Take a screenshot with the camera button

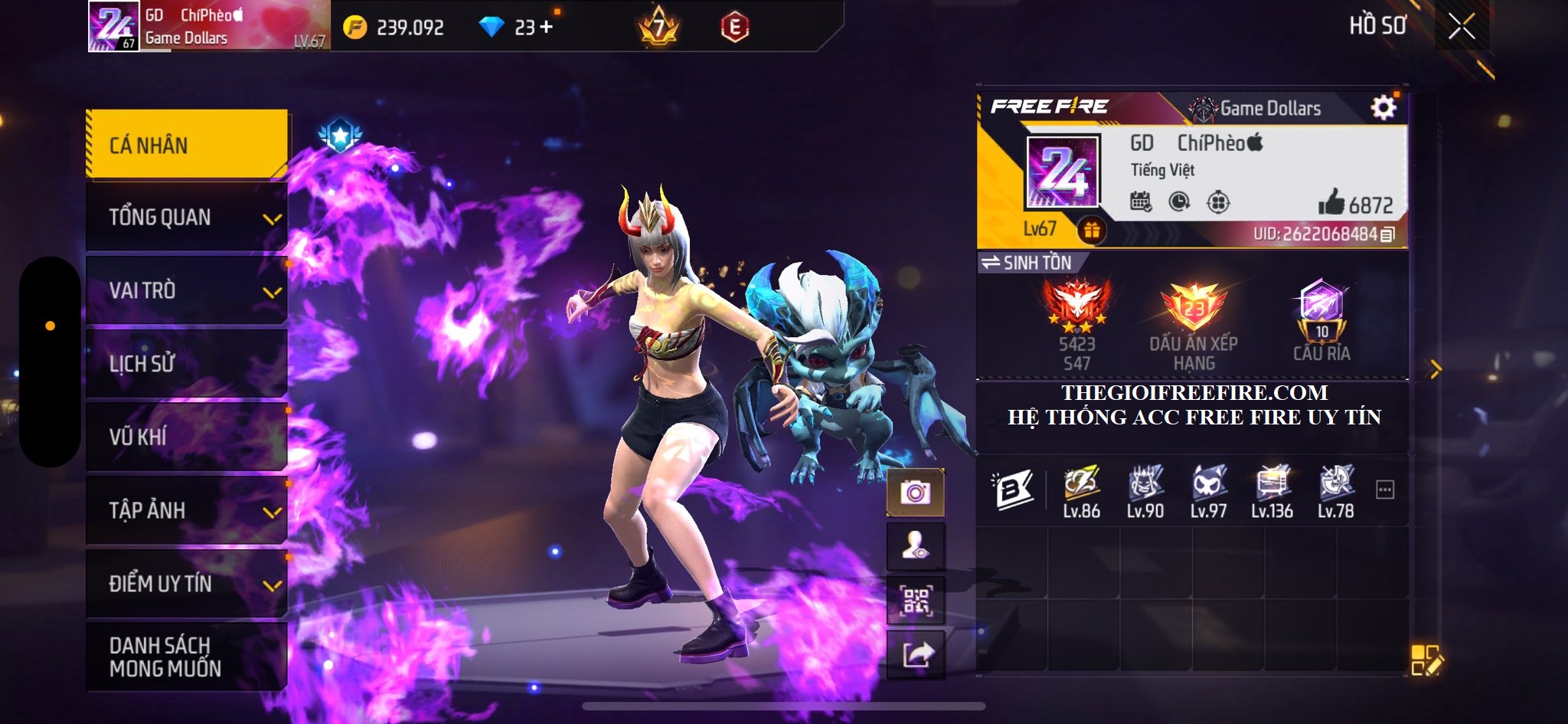click(x=915, y=492)
